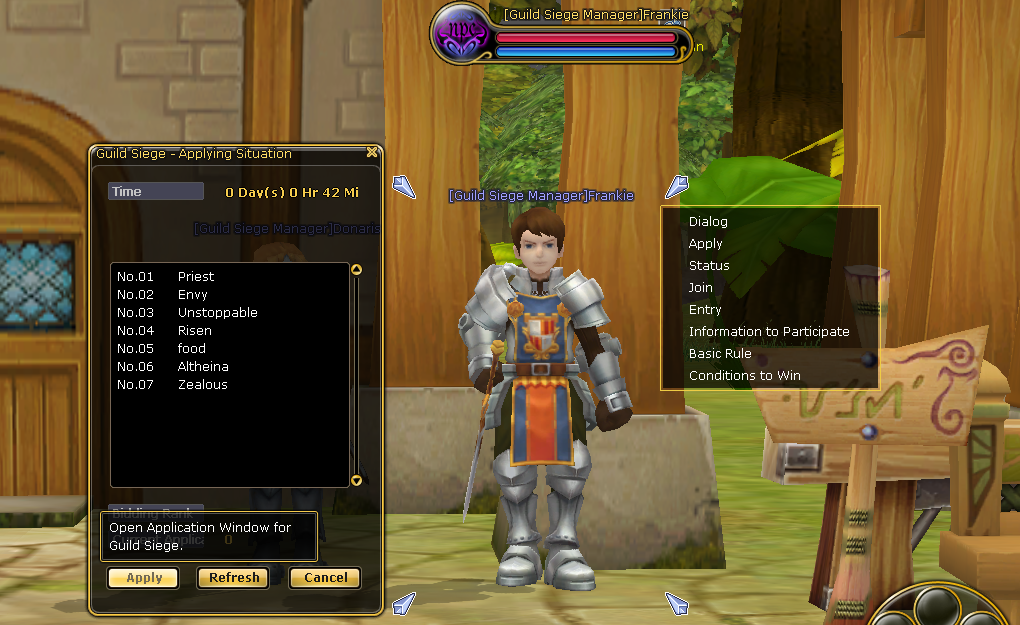
Task: Close the Guild Siege window with X
Action: (372, 153)
